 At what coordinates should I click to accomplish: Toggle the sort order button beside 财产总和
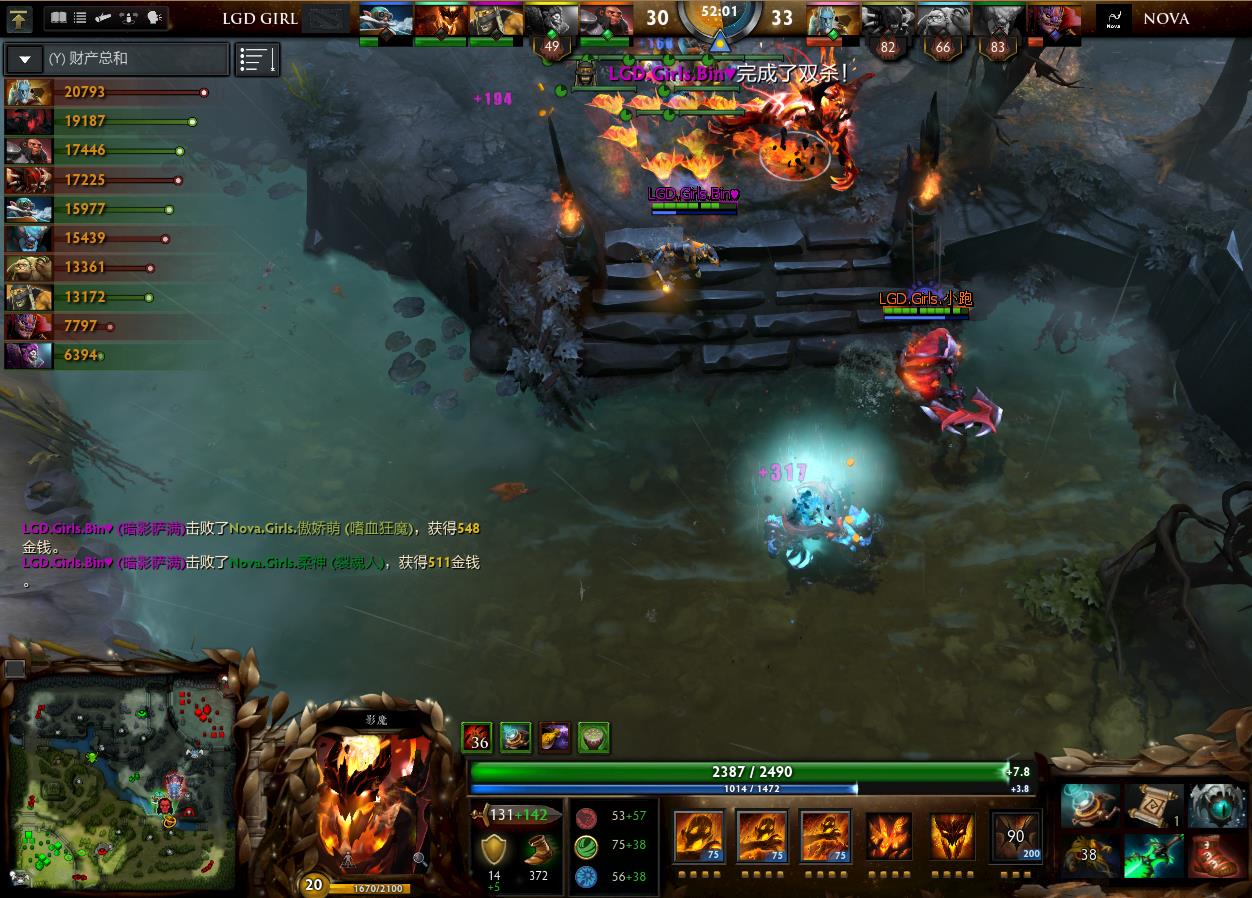(257, 59)
